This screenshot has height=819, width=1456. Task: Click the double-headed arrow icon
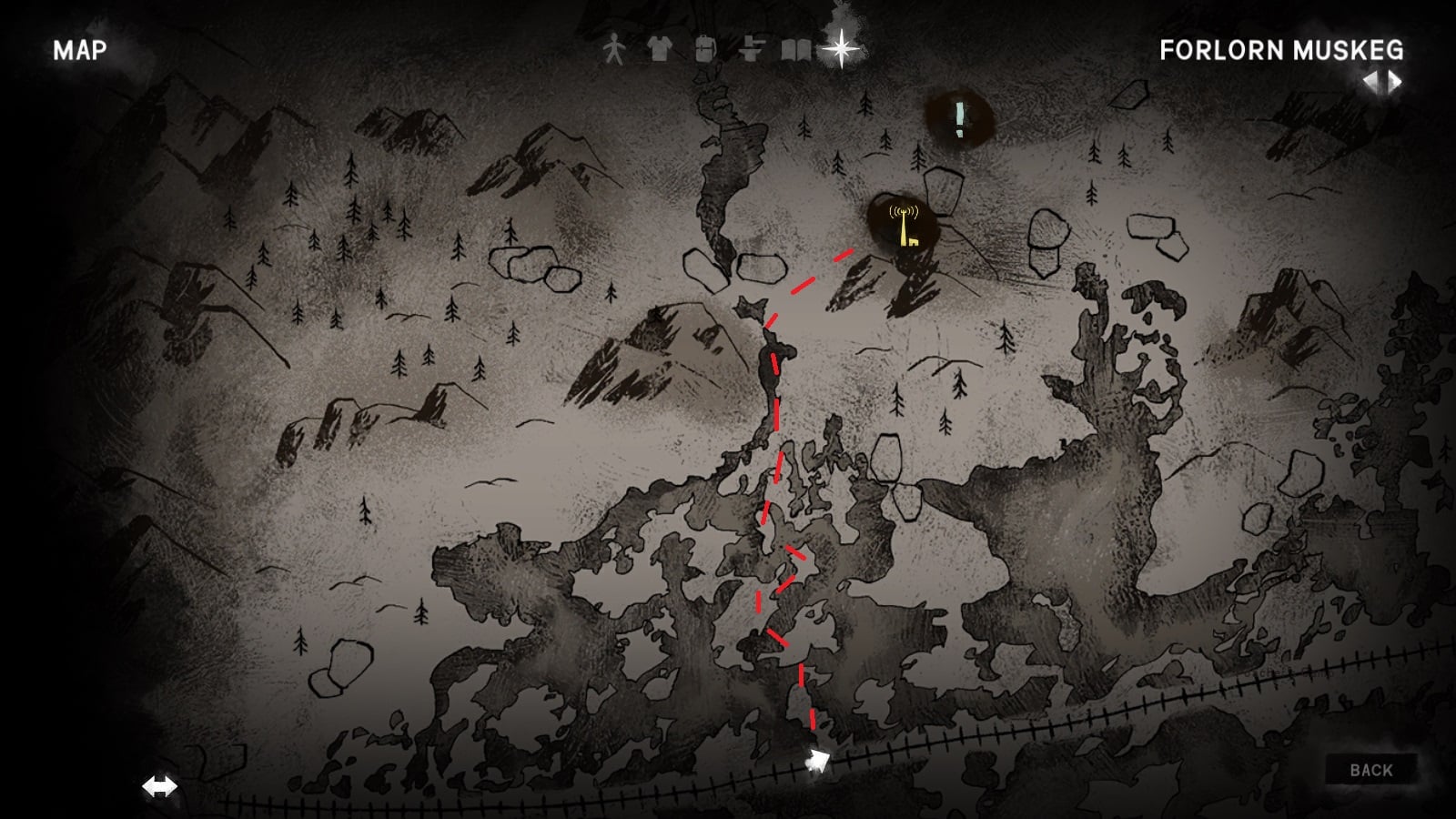(160, 786)
